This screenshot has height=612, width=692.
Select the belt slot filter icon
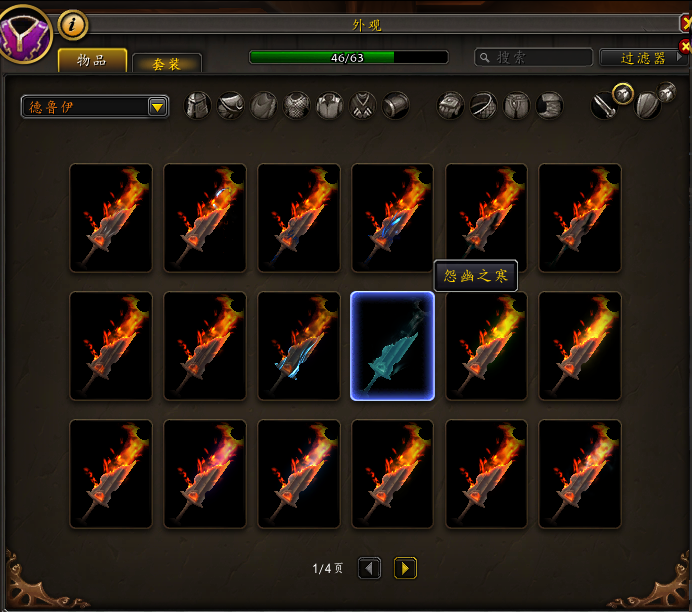click(484, 105)
